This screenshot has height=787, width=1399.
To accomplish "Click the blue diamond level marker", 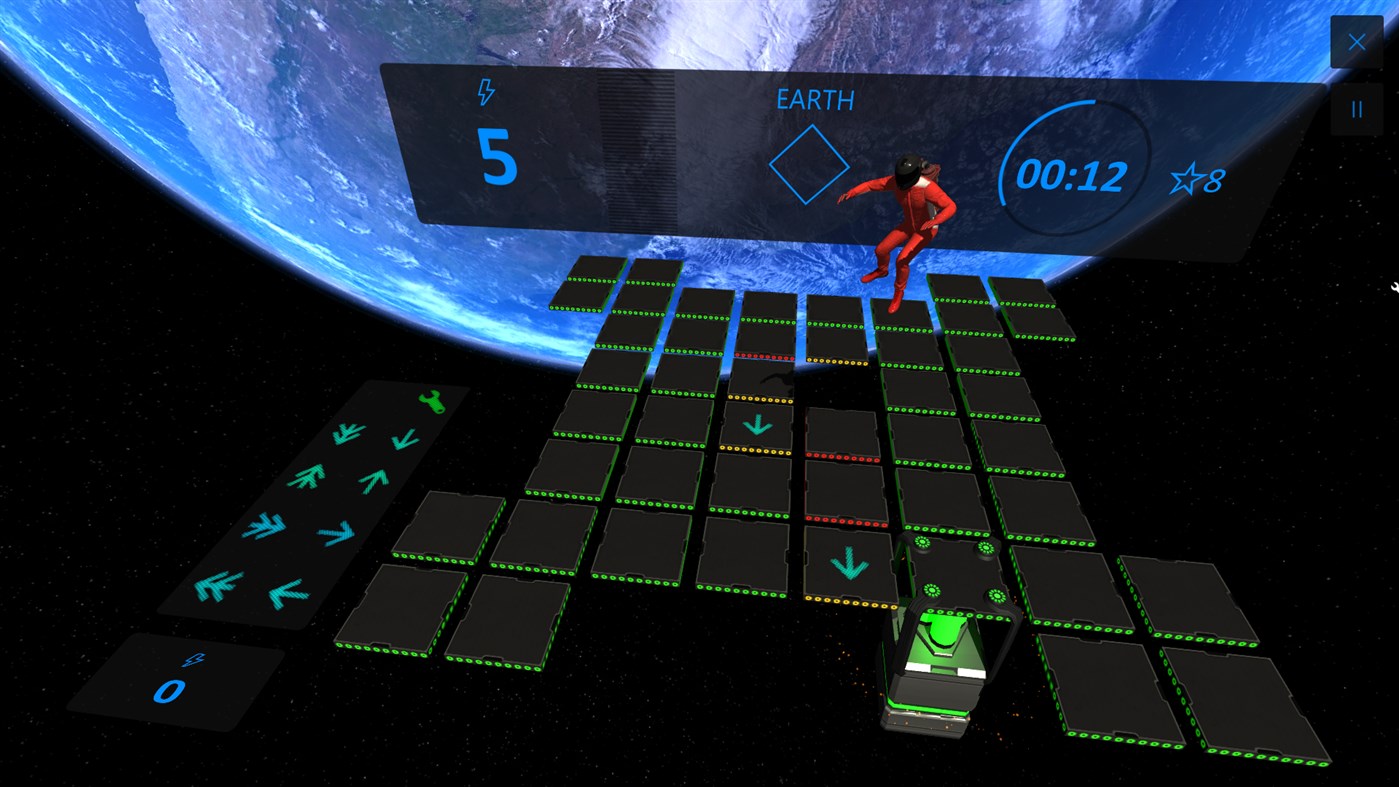I will tap(811, 164).
